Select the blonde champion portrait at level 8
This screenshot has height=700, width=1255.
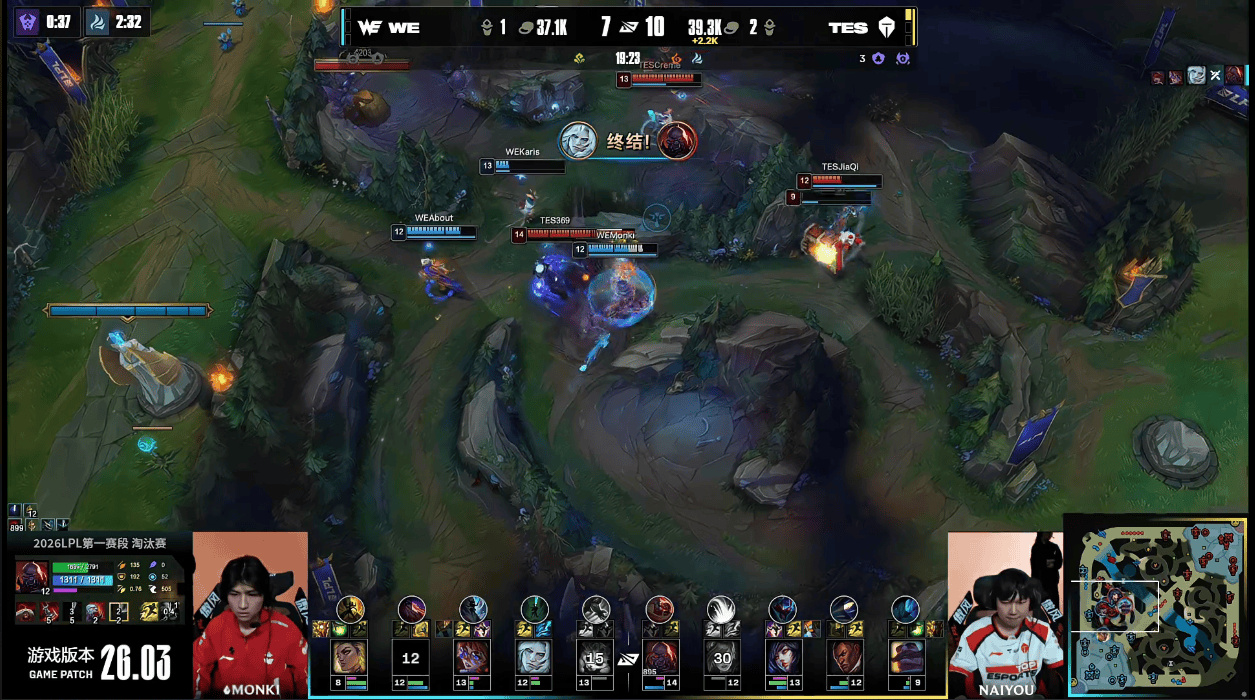click(349, 658)
